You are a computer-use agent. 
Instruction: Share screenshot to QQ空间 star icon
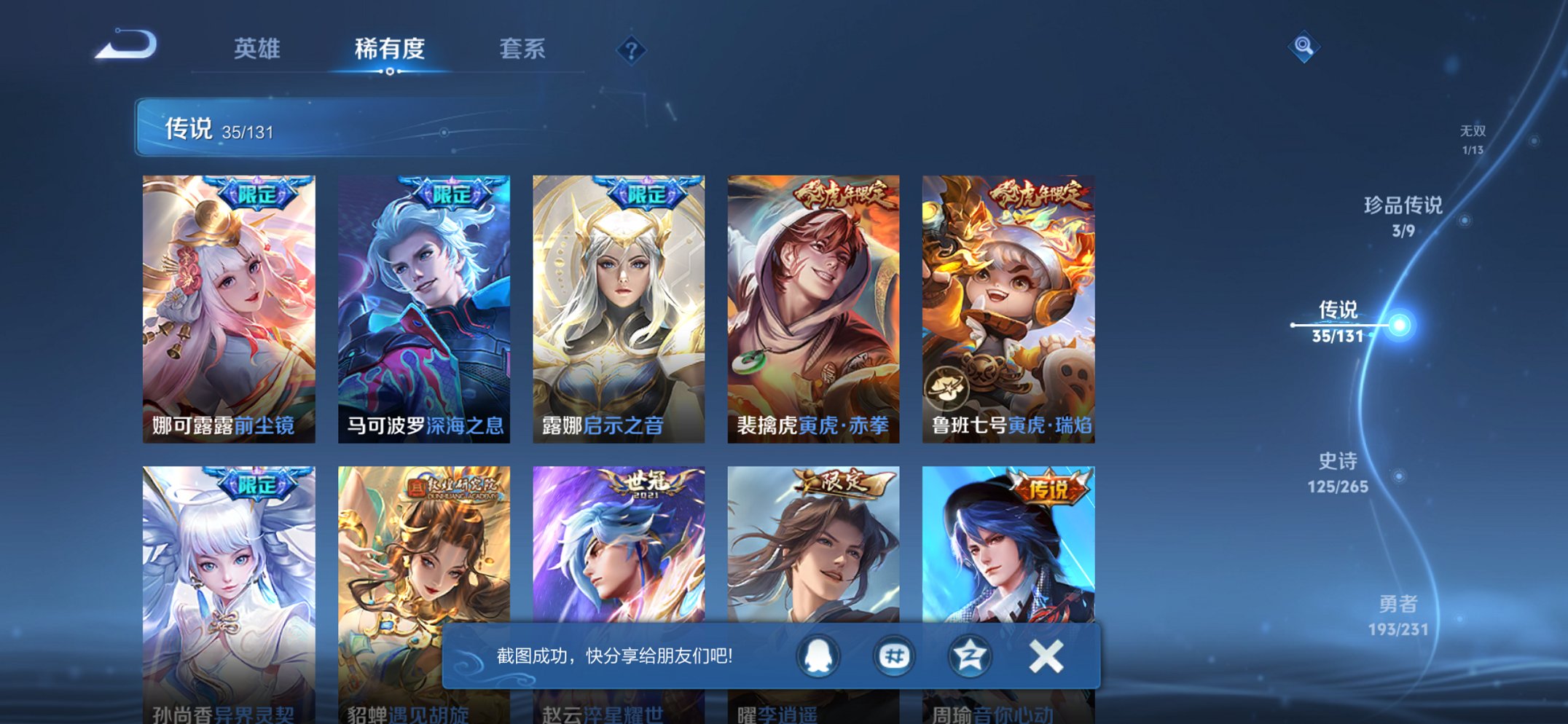[972, 657]
